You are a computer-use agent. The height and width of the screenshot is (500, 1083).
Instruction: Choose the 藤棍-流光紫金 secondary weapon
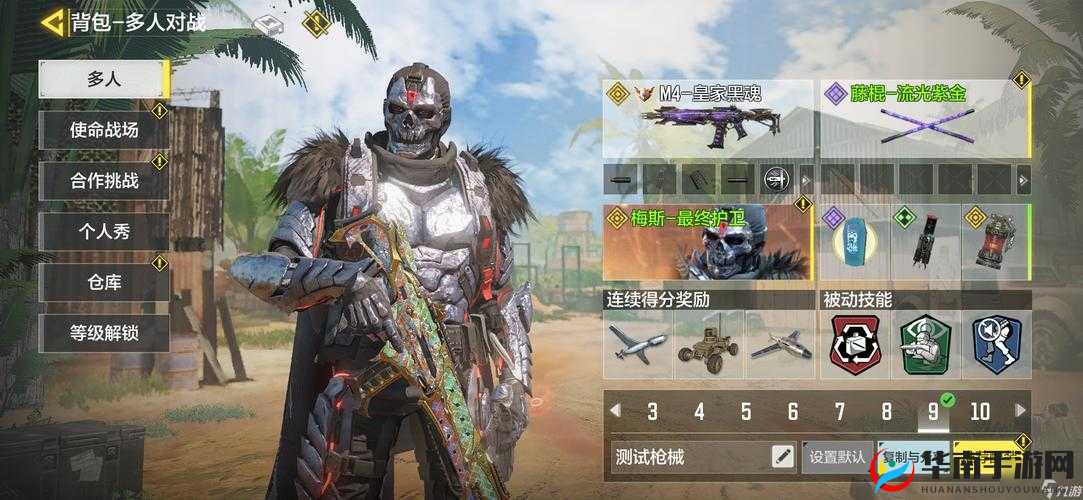point(924,120)
